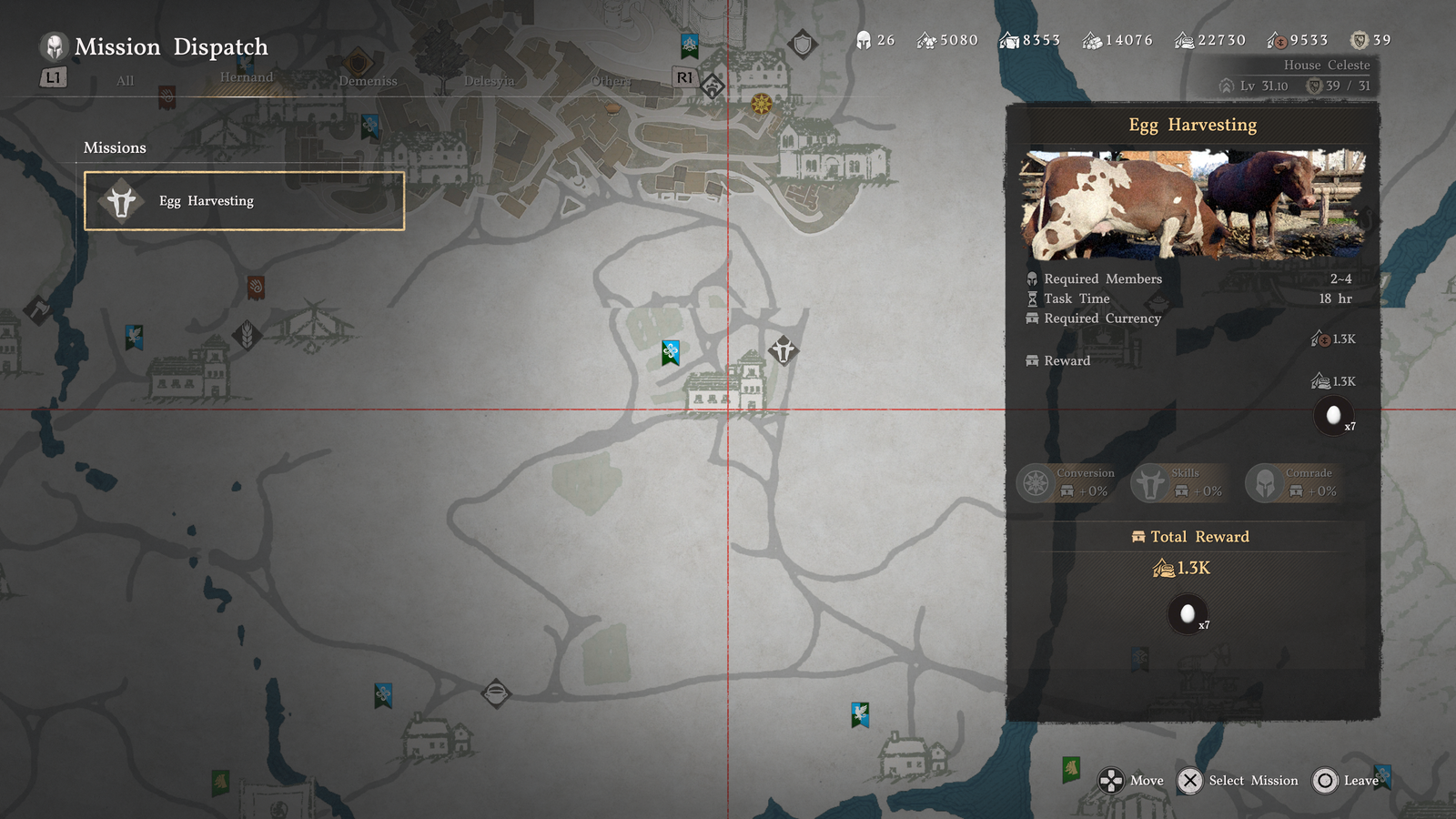Click the shield marker above the town
The image size is (1456, 819).
pyautogui.click(x=803, y=44)
